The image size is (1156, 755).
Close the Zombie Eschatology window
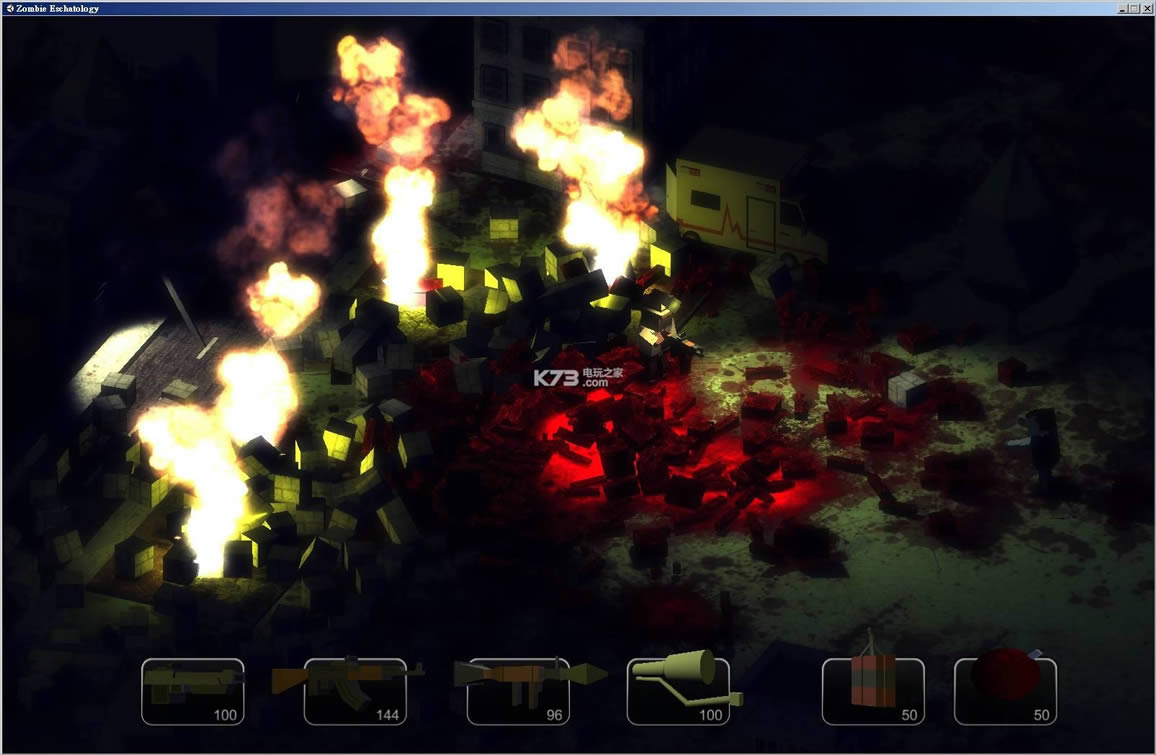[1146, 8]
